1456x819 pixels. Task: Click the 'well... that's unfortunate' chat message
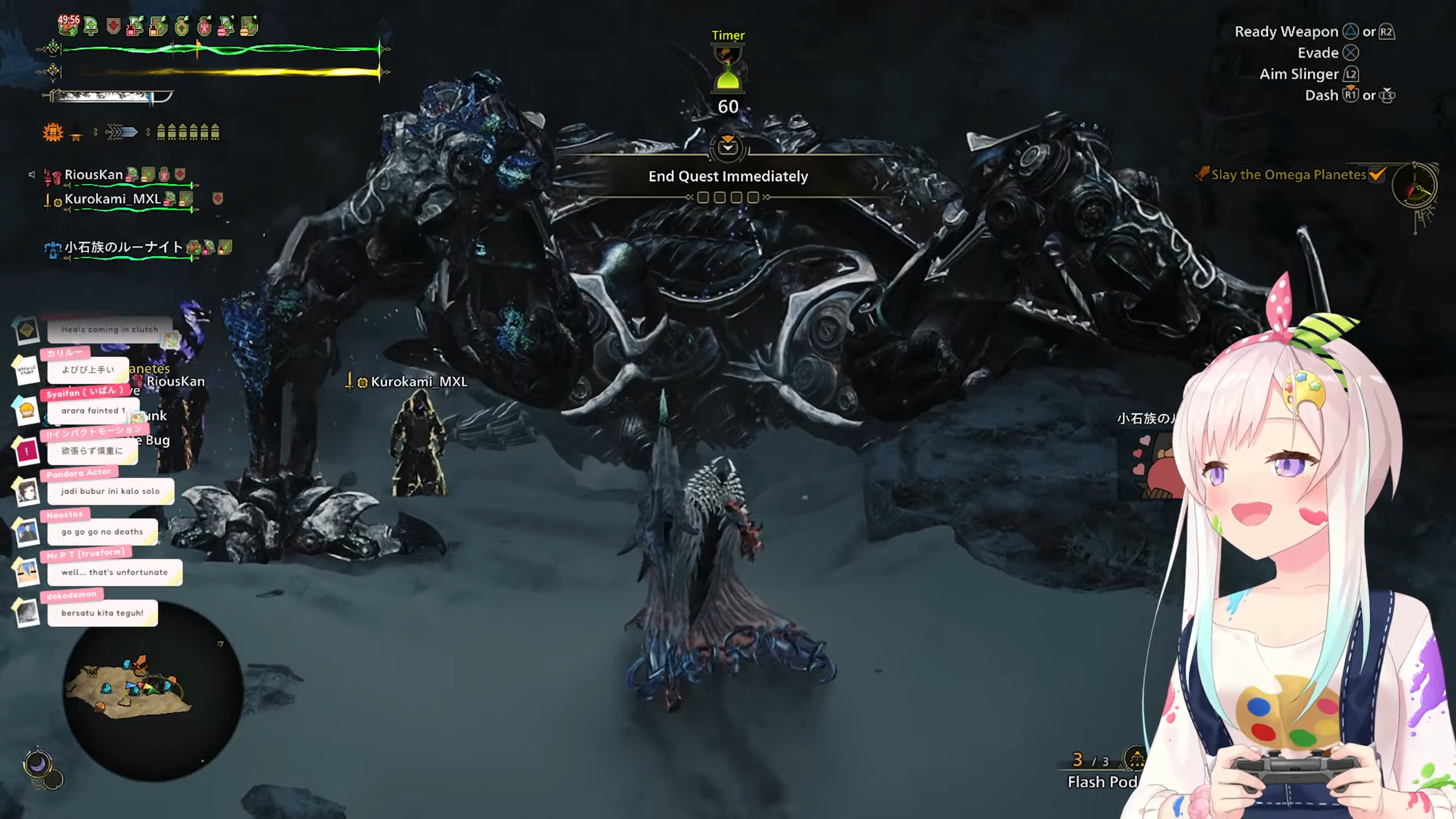pos(114,572)
